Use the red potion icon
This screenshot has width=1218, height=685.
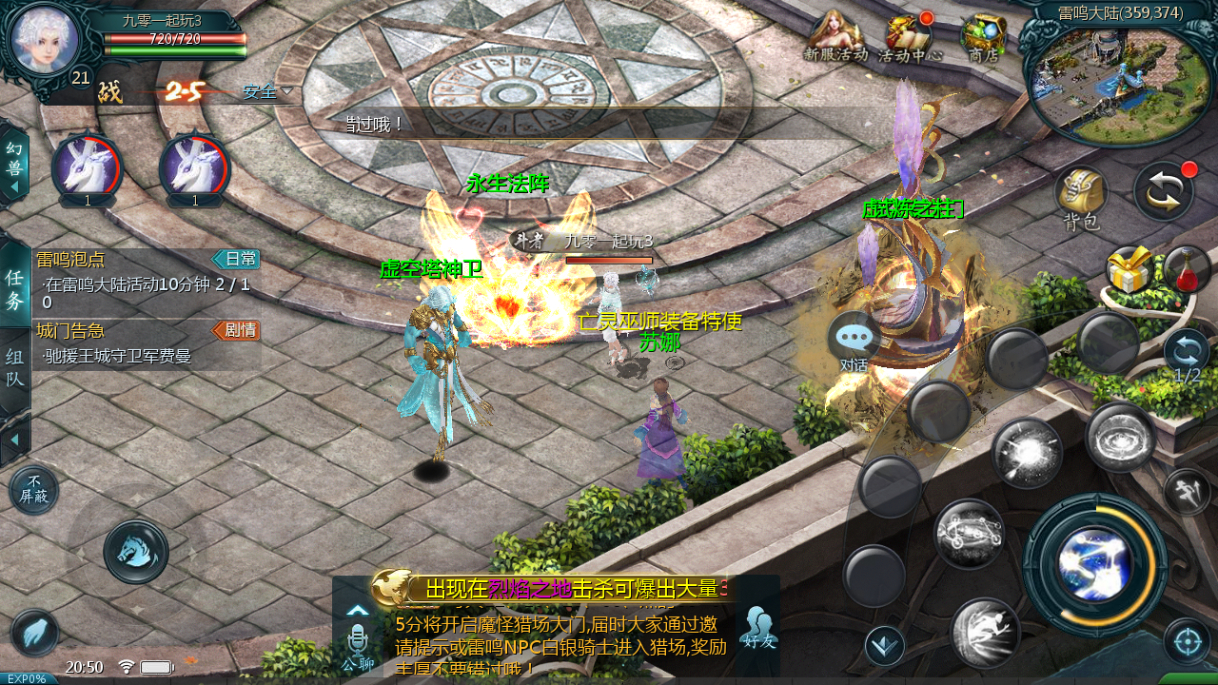pyautogui.click(x=1186, y=268)
